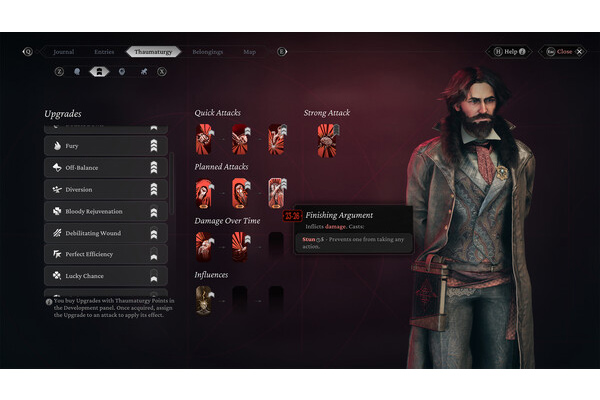Select the first Damage Over Time card
This screenshot has width=600, height=400.
(205, 245)
